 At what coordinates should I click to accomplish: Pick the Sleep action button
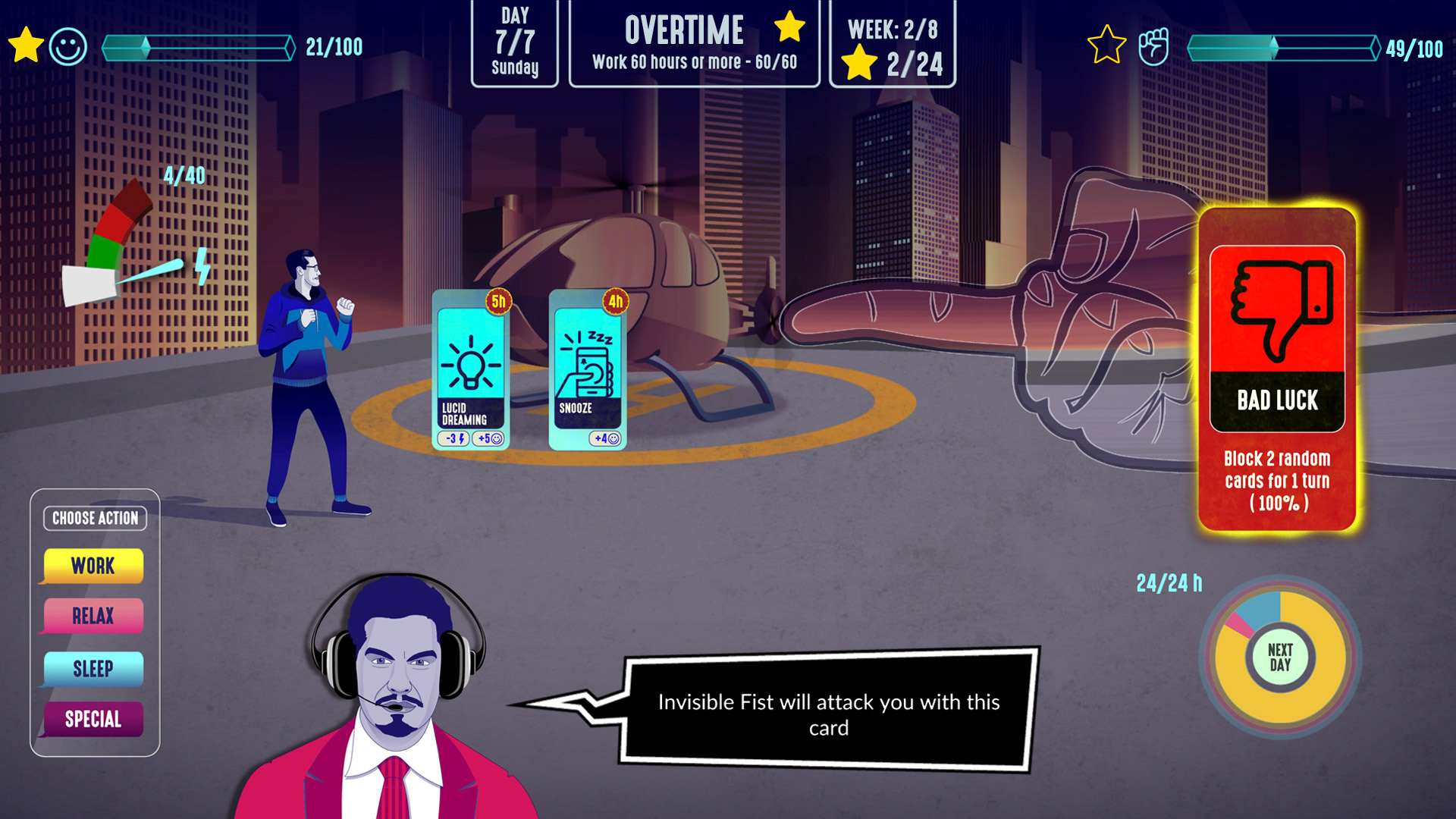[93, 669]
